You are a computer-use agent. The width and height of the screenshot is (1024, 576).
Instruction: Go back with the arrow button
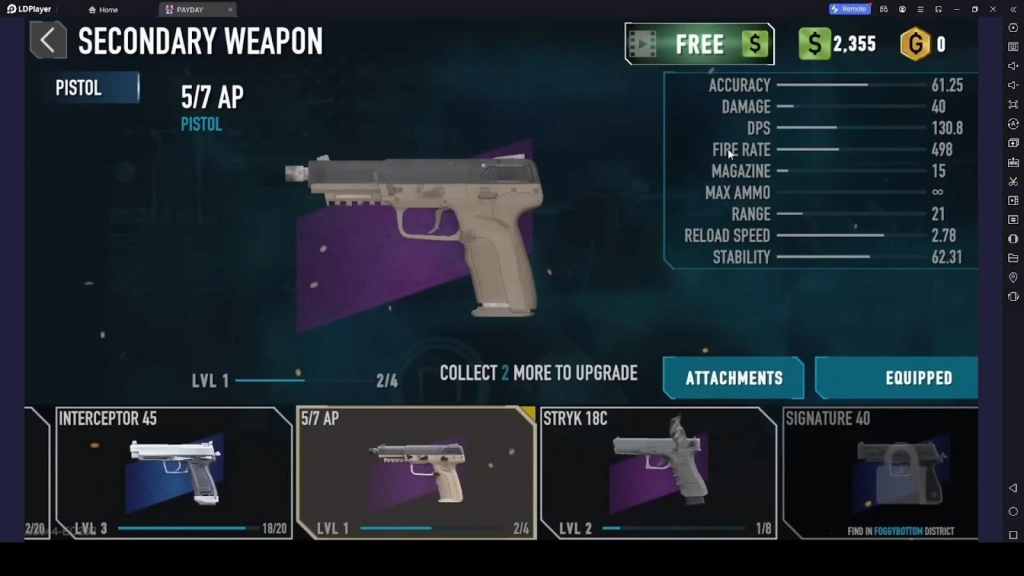tap(47, 41)
